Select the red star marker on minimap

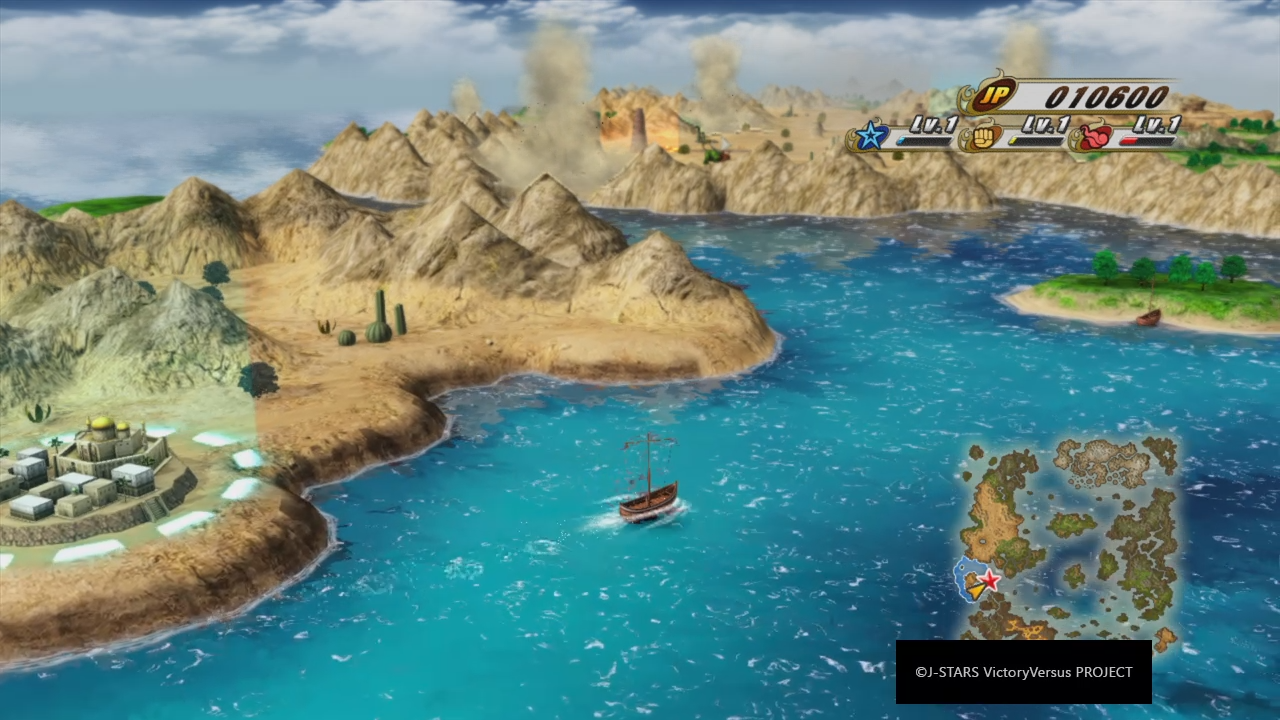(990, 579)
